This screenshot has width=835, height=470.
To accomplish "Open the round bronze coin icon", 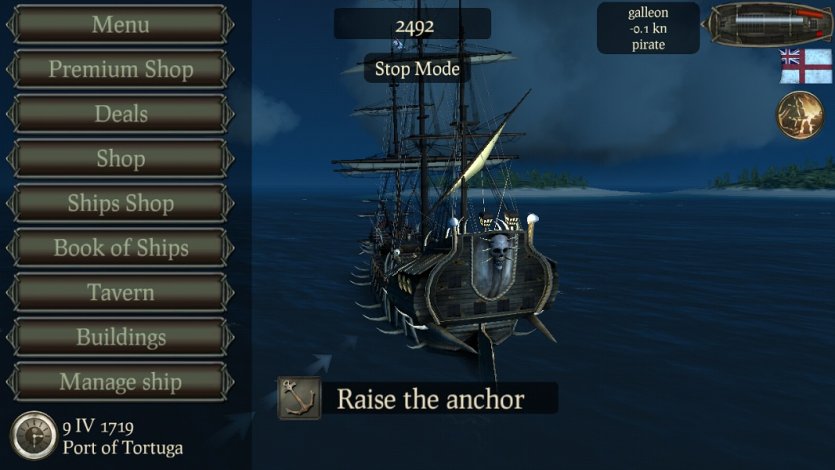I will (x=799, y=115).
